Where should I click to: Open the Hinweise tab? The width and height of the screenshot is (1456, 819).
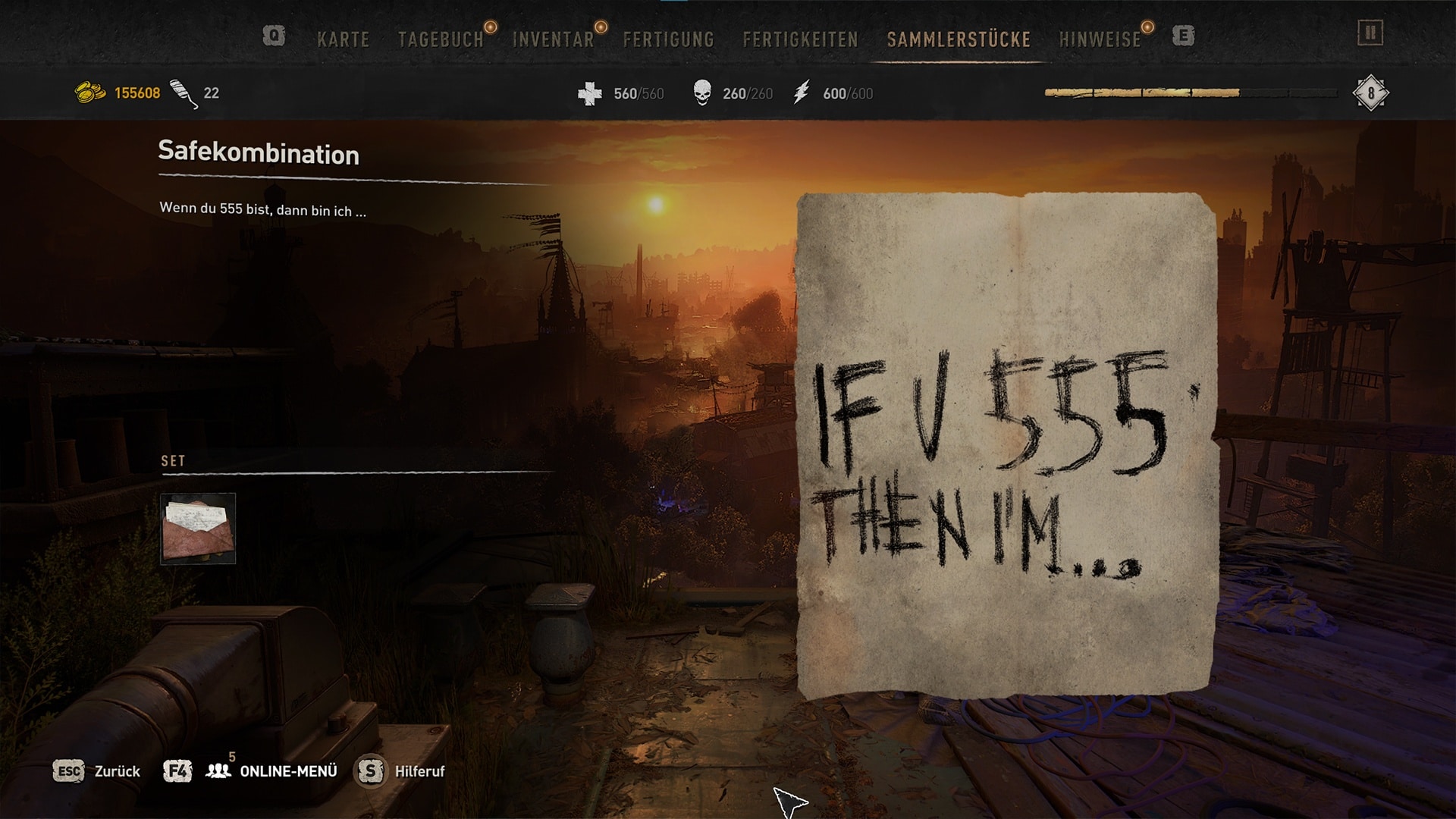coord(1100,39)
